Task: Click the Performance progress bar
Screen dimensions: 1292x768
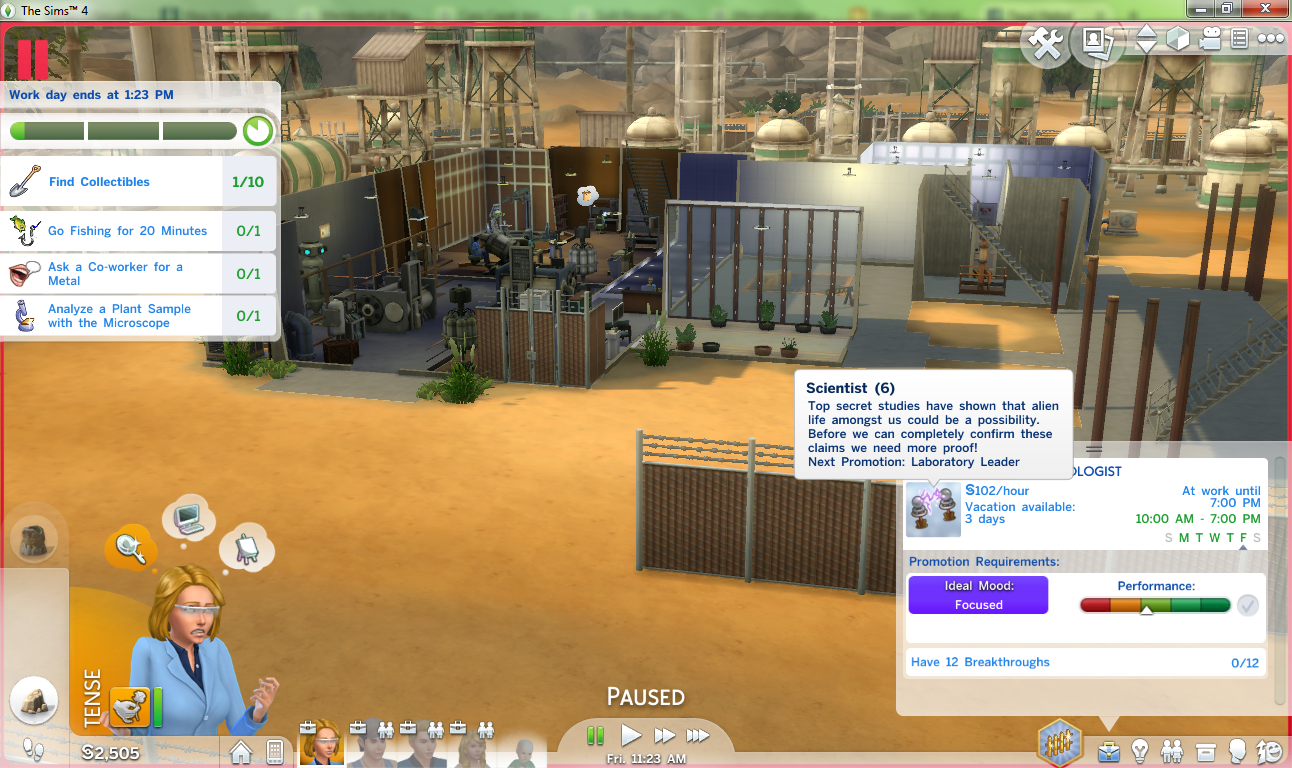Action: pyautogui.click(x=1155, y=604)
